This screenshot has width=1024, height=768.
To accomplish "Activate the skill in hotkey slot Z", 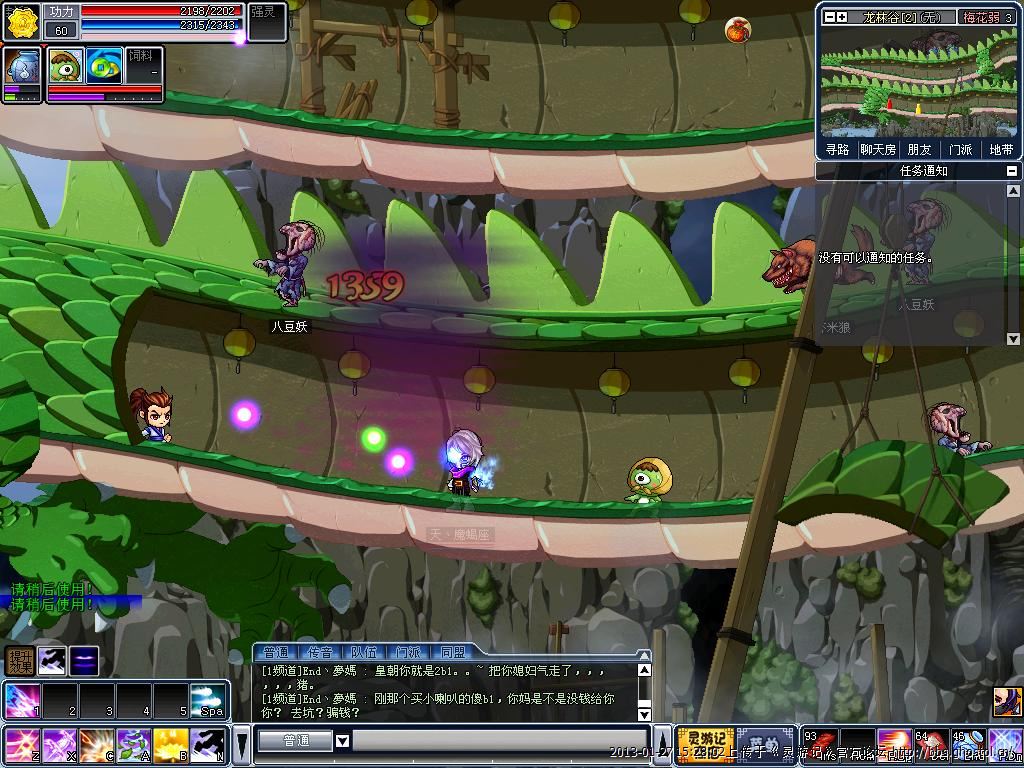I will (x=21, y=745).
